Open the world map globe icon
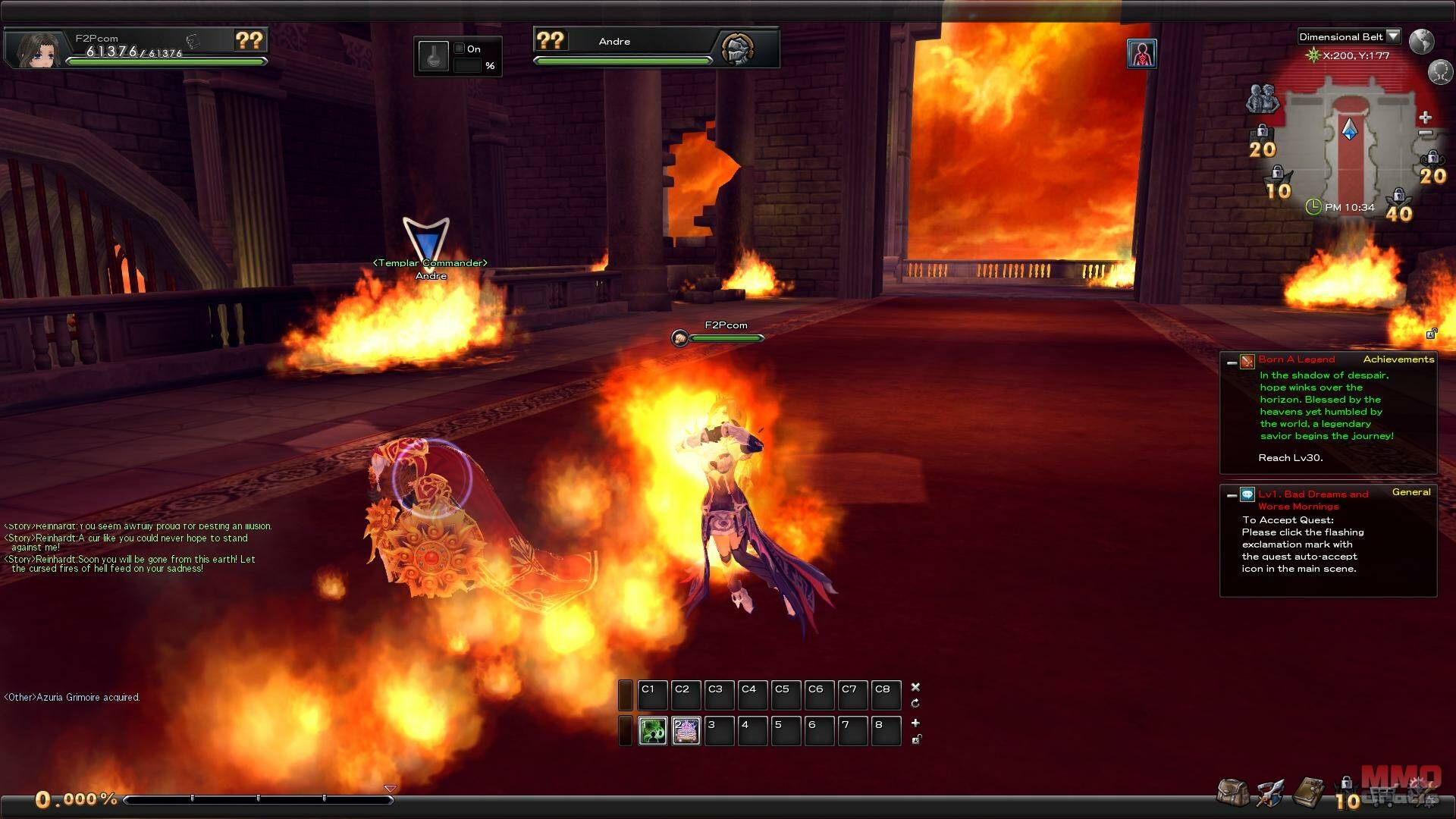Viewport: 1456px width, 819px height. [1421, 41]
